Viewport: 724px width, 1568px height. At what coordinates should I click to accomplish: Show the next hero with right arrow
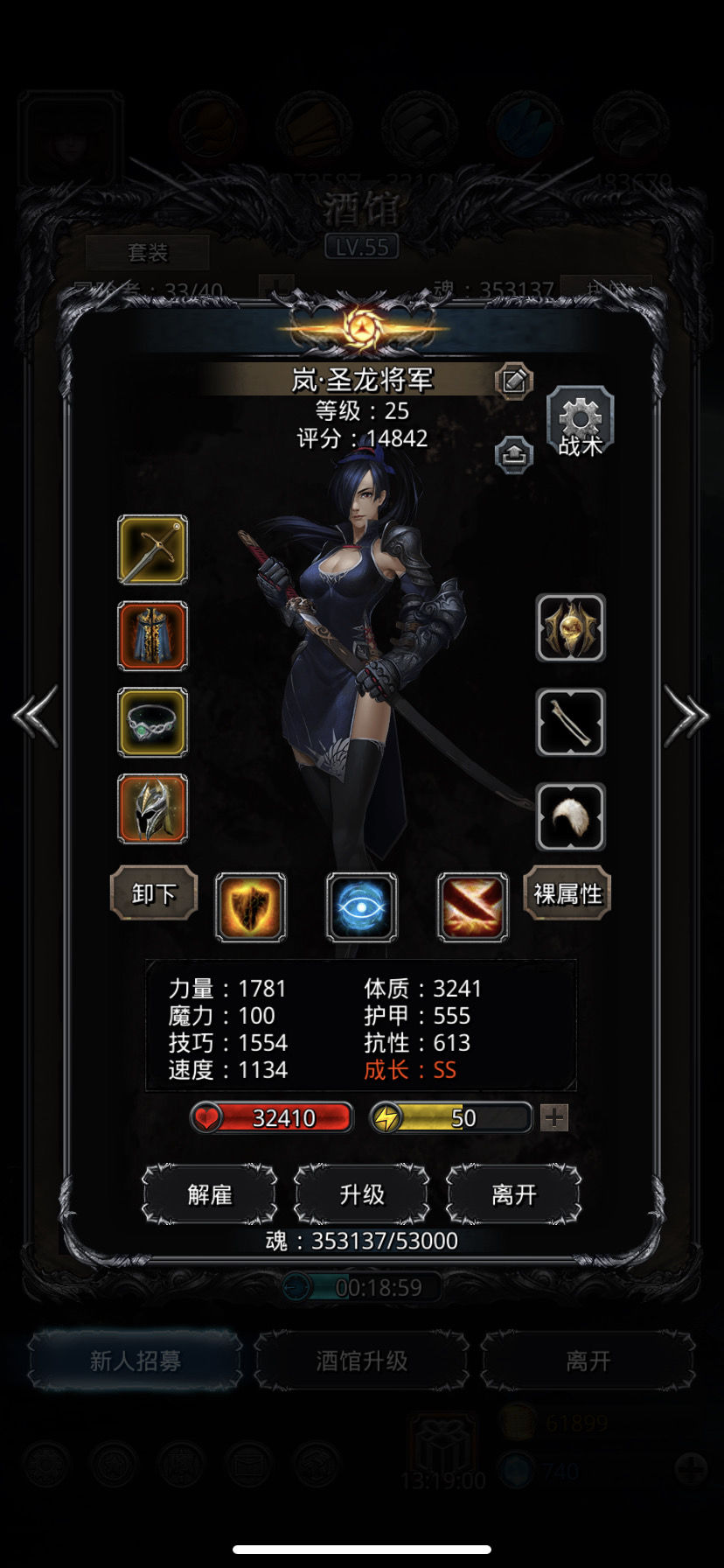[x=686, y=717]
